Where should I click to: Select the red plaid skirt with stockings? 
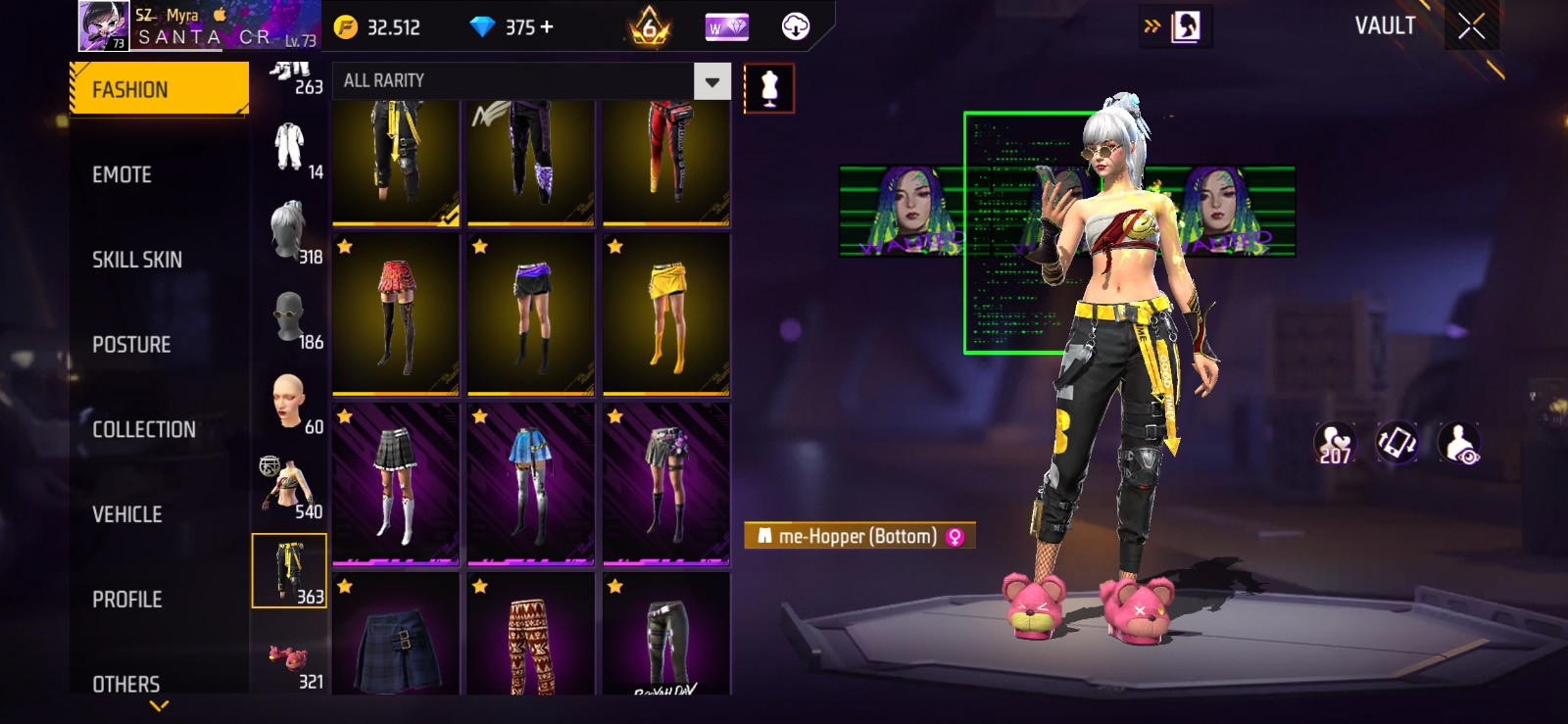coord(396,314)
